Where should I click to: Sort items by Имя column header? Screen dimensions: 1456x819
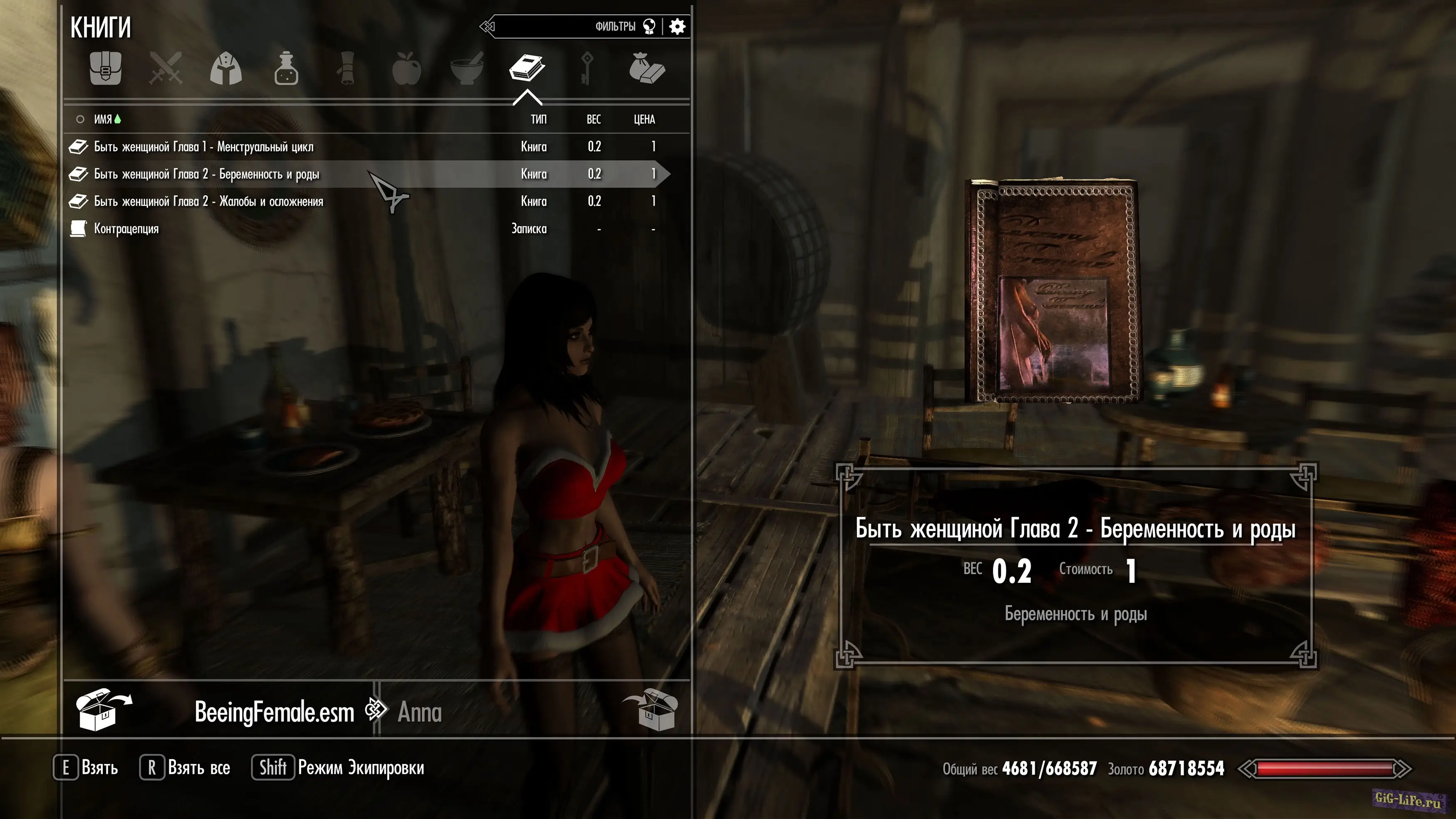[x=103, y=119]
